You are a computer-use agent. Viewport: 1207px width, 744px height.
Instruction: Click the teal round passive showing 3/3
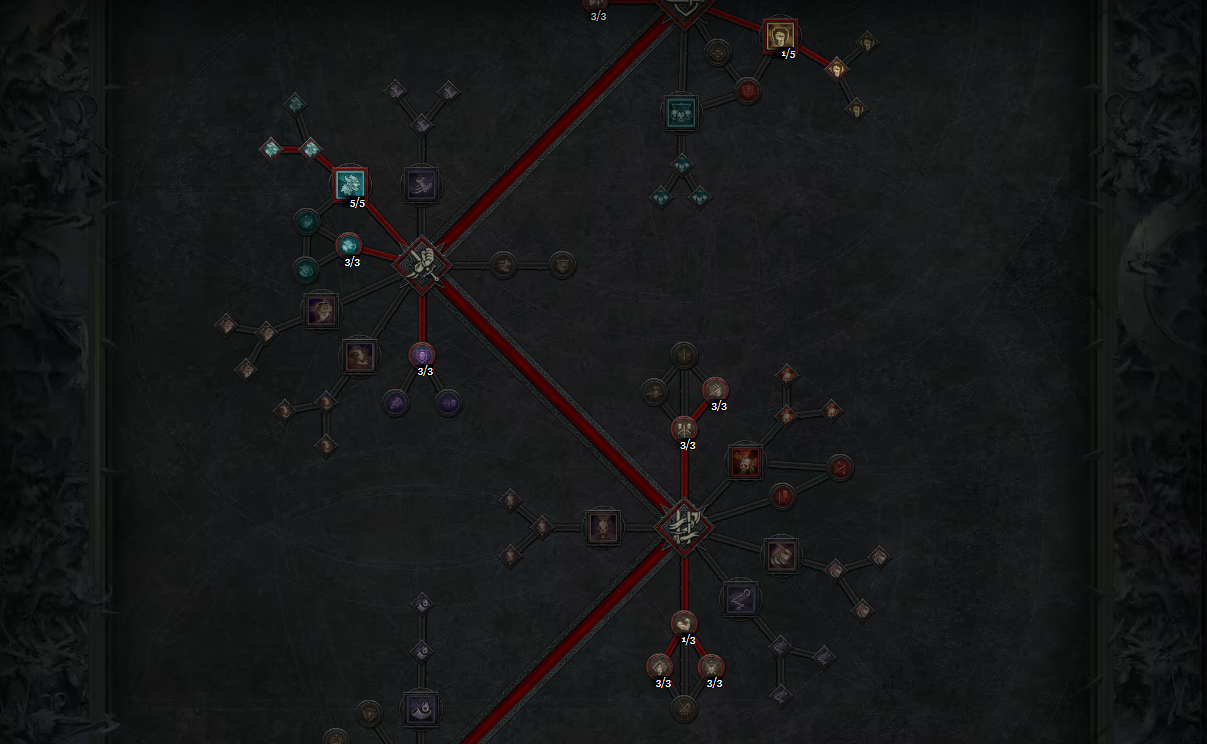[348, 244]
